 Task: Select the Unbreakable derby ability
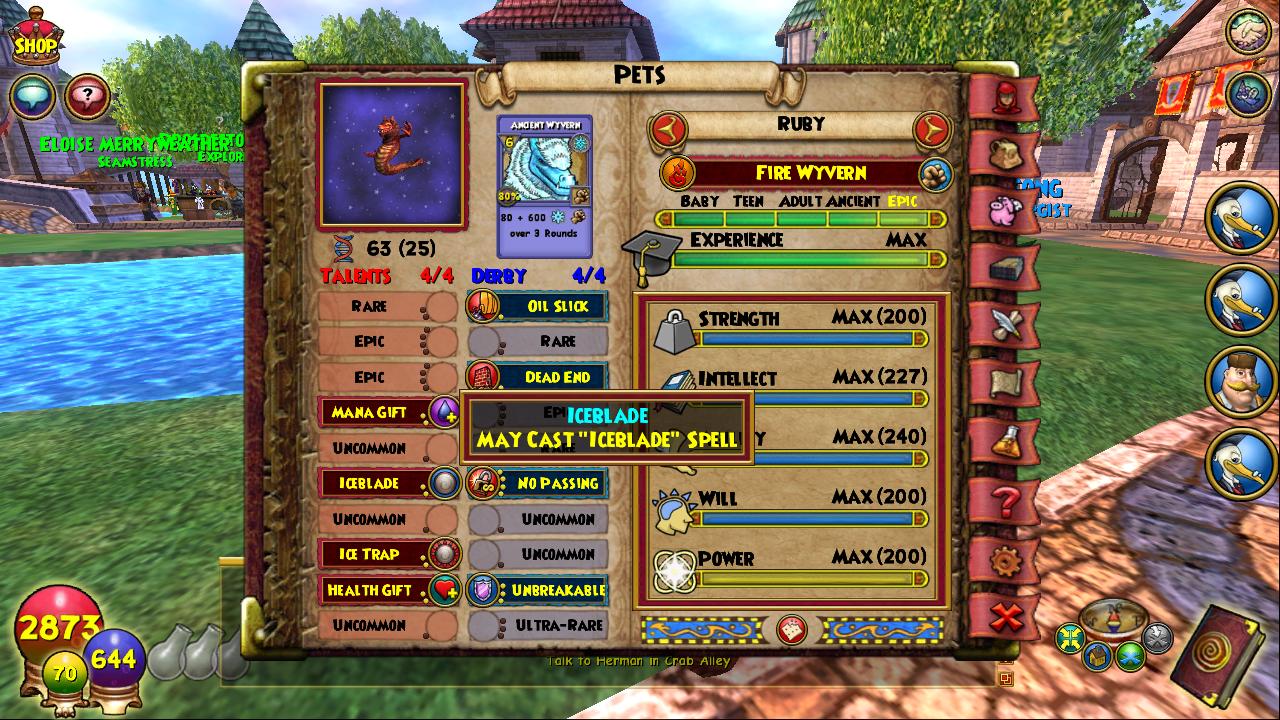(538, 590)
